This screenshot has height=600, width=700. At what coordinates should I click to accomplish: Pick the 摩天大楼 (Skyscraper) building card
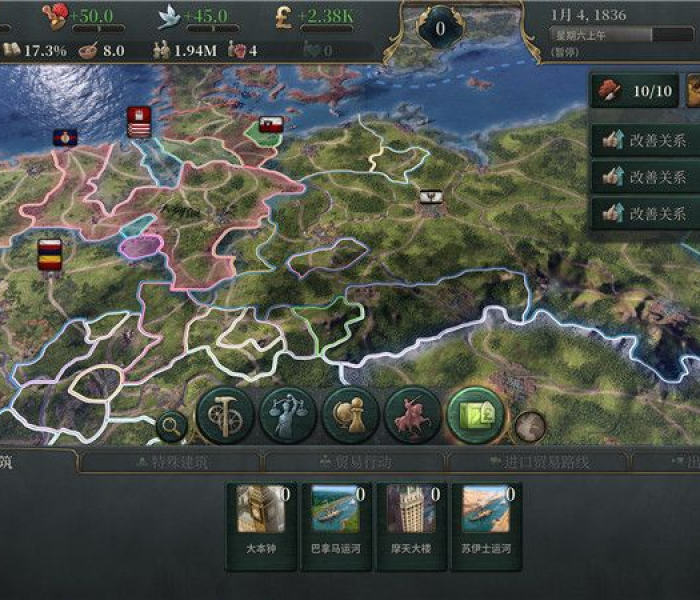[411, 524]
